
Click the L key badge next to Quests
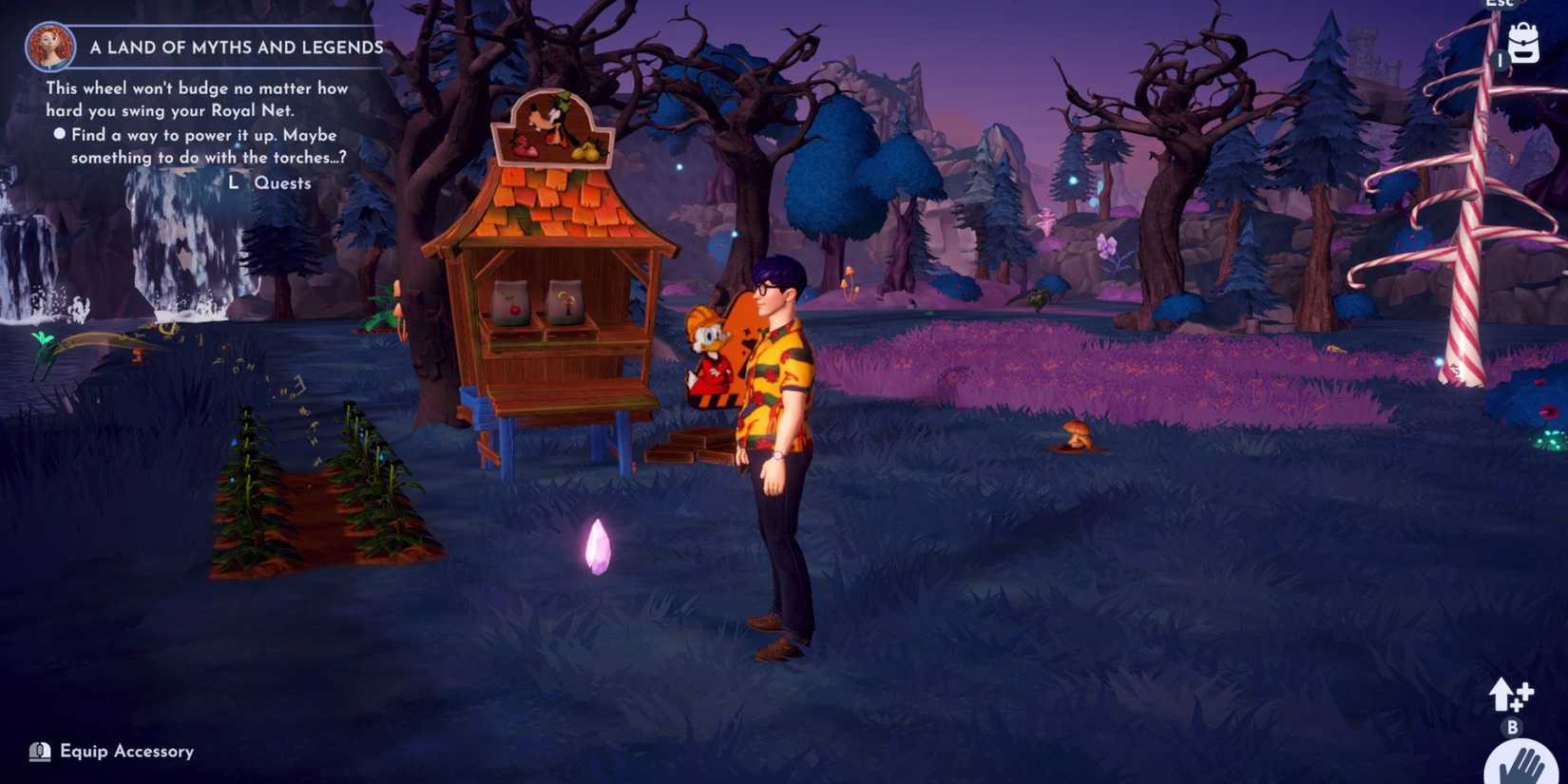234,182
